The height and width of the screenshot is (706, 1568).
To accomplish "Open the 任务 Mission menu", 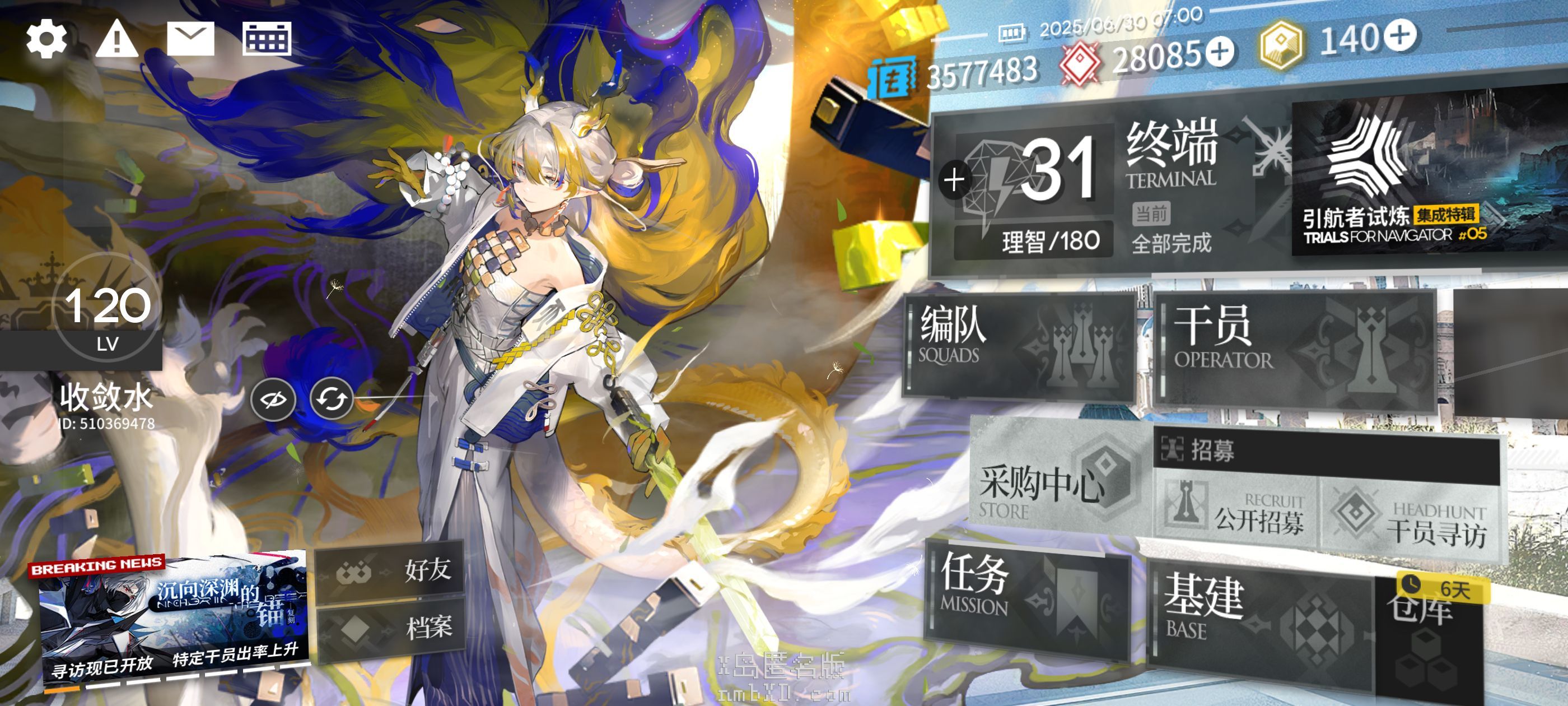I will pos(1026,597).
